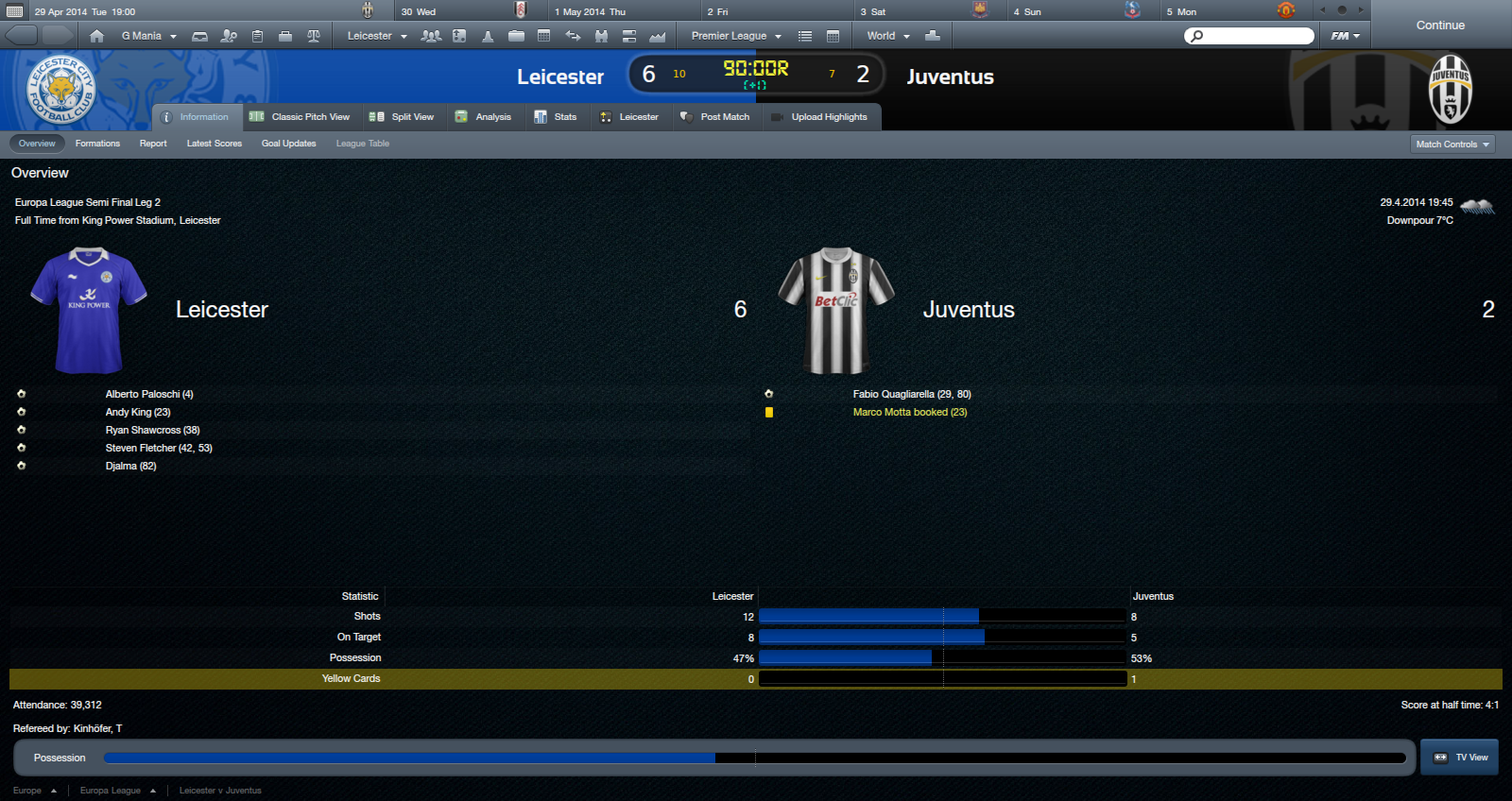This screenshot has height=801, width=1512.
Task: Continue to the next game day
Action: pos(1439,26)
